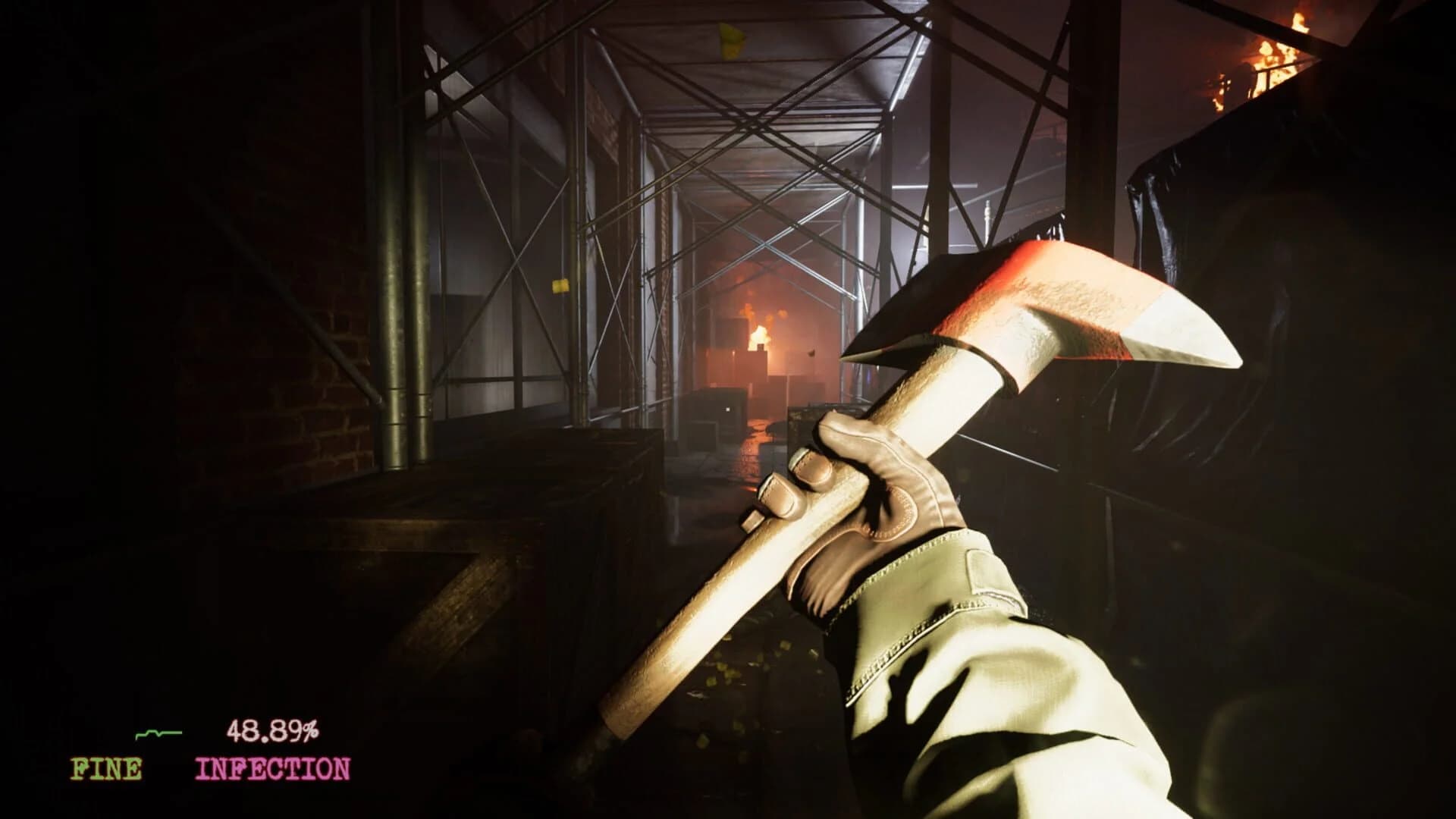Image resolution: width=1456 pixels, height=819 pixels.
Task: Expand the infection percentage readout
Action: 275,730
